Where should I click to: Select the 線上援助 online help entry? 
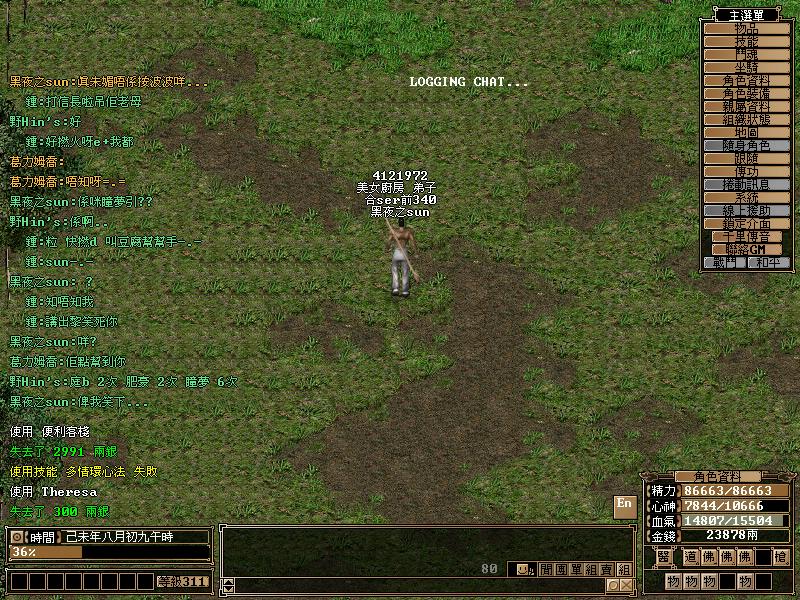(x=746, y=211)
